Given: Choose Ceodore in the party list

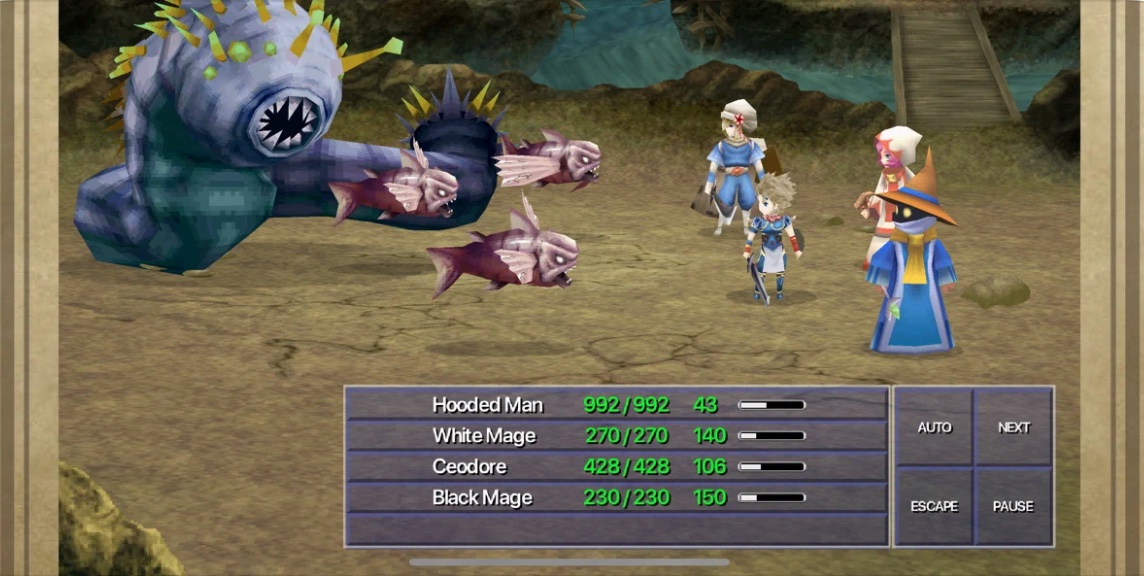Looking at the screenshot, I should (616, 467).
